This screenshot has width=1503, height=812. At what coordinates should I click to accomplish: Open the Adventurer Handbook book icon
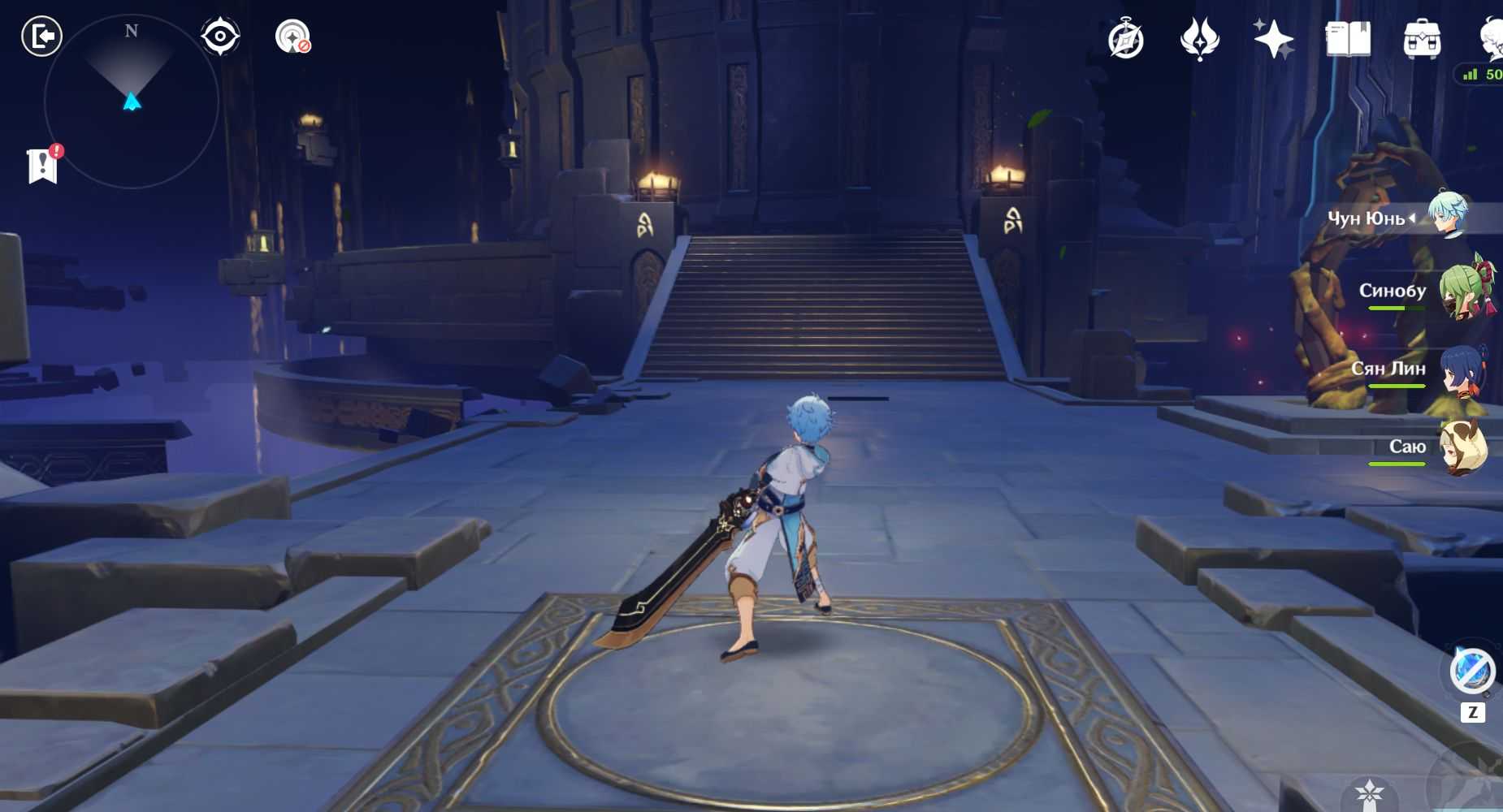1348,39
